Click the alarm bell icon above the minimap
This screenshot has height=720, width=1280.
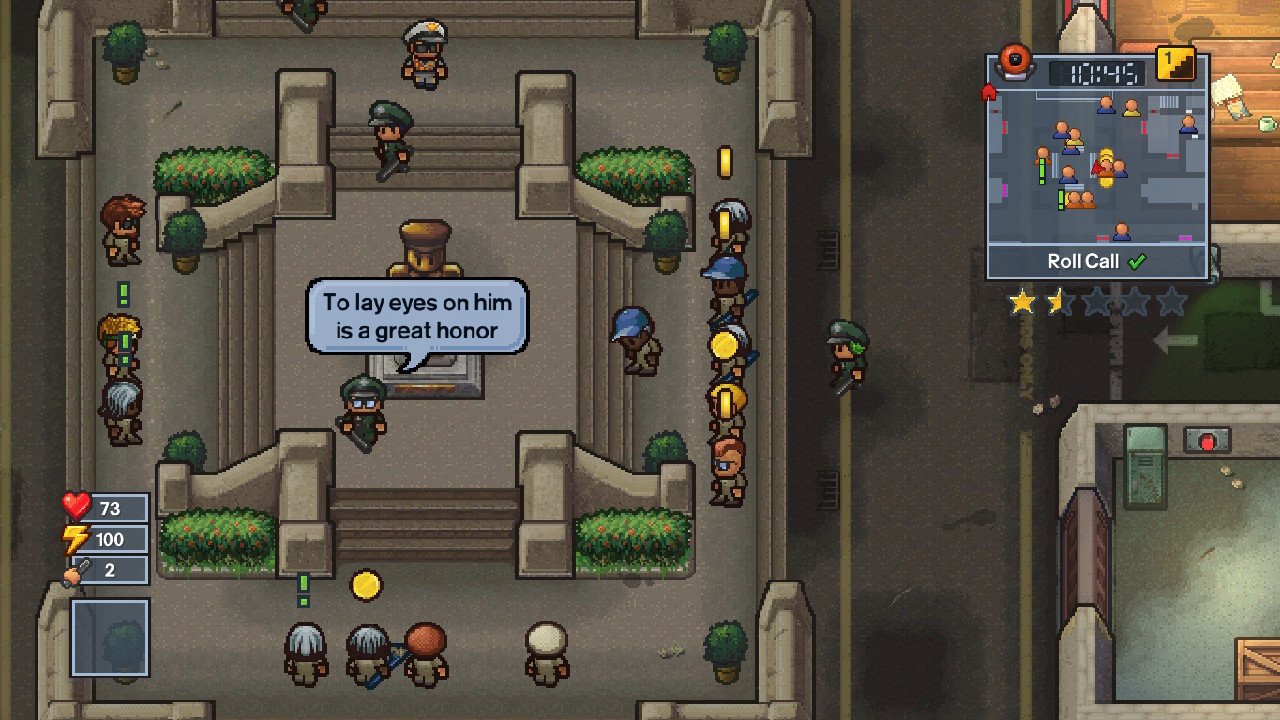pos(1016,60)
